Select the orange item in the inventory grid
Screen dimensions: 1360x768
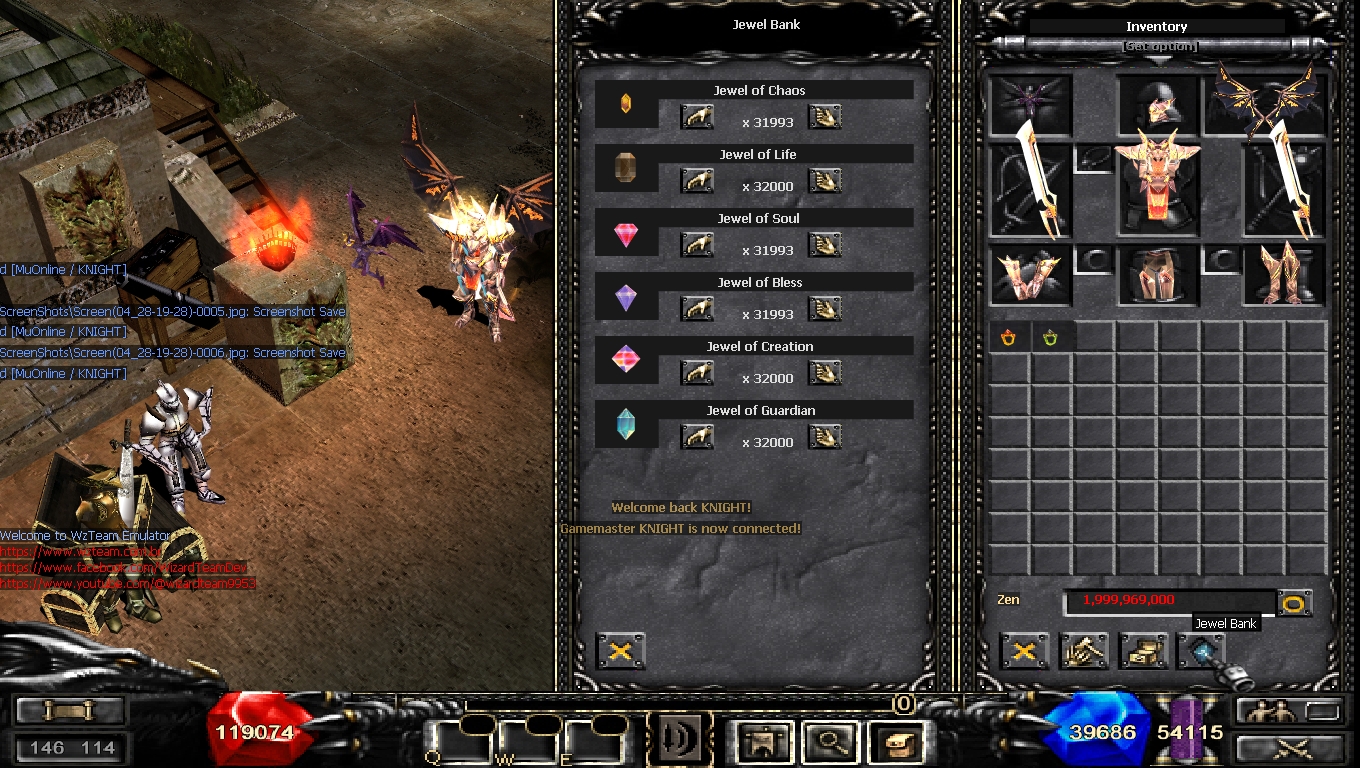[x=1009, y=338]
